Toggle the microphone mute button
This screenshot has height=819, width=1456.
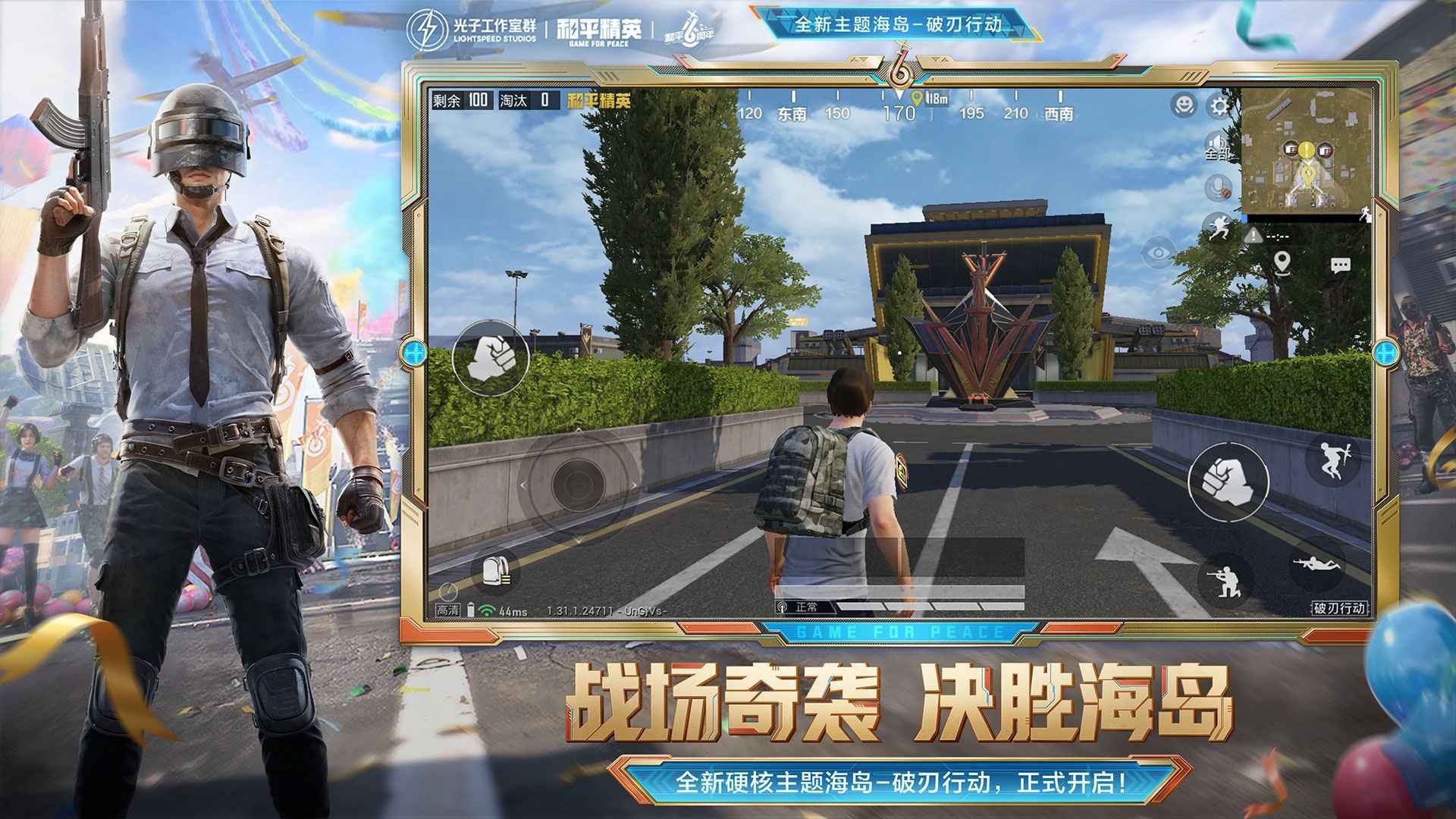point(1217,185)
